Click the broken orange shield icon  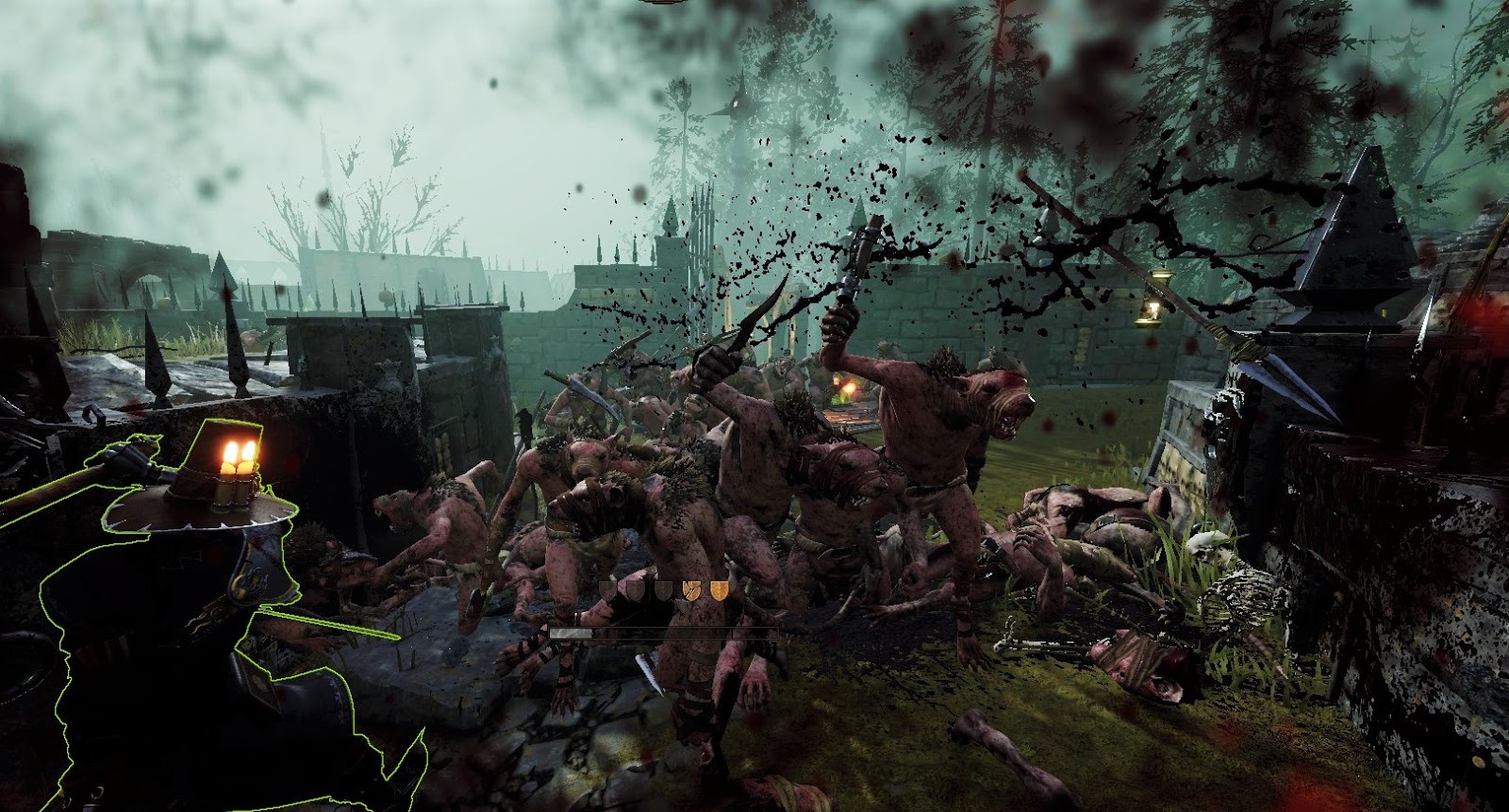[691, 588]
